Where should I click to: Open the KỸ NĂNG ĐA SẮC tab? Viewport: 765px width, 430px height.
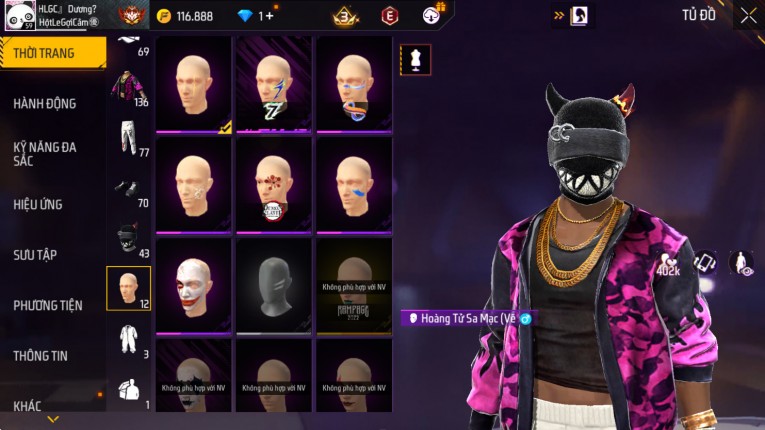pyautogui.click(x=45, y=153)
